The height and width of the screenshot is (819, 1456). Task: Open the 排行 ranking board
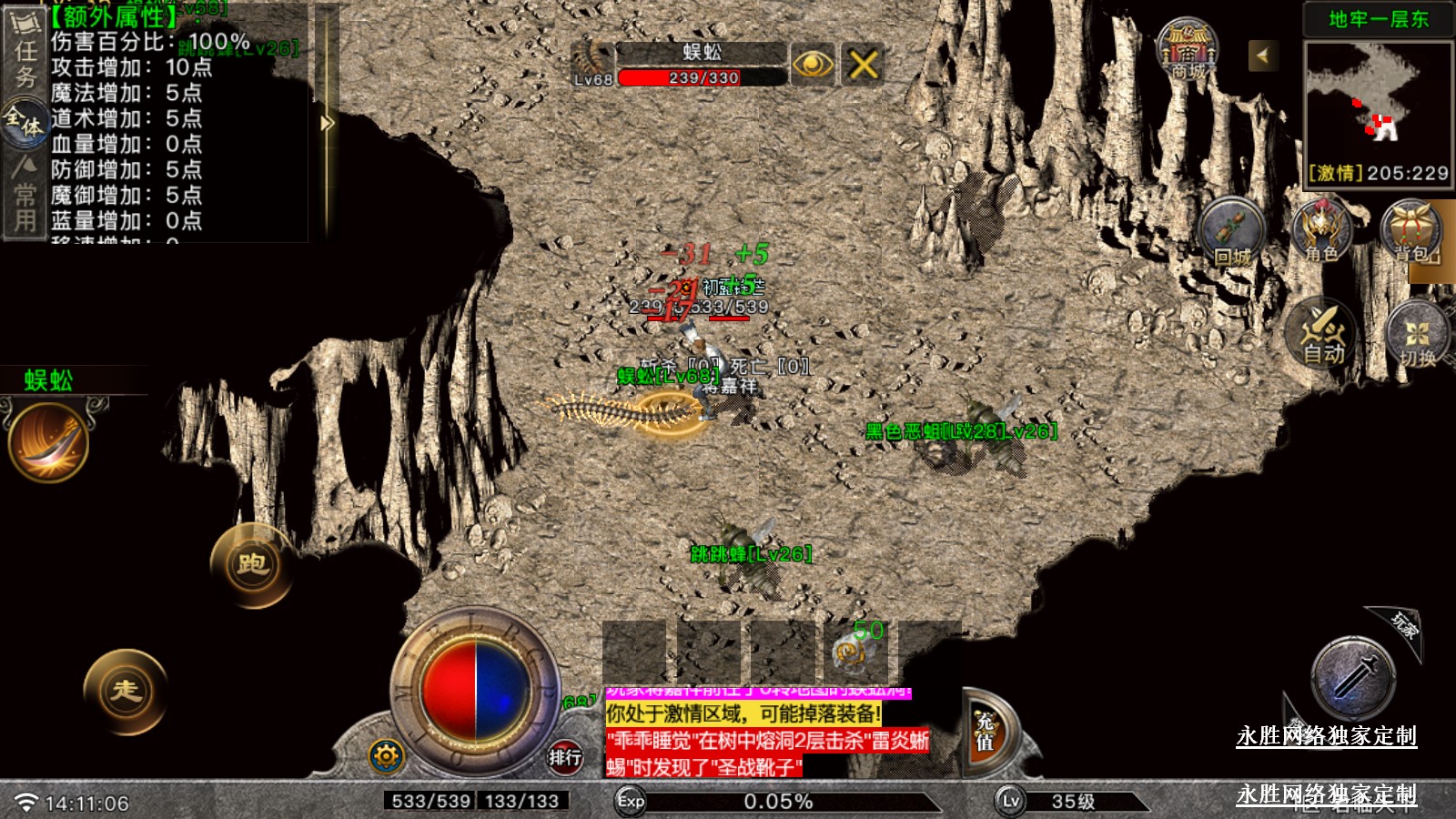(x=564, y=756)
